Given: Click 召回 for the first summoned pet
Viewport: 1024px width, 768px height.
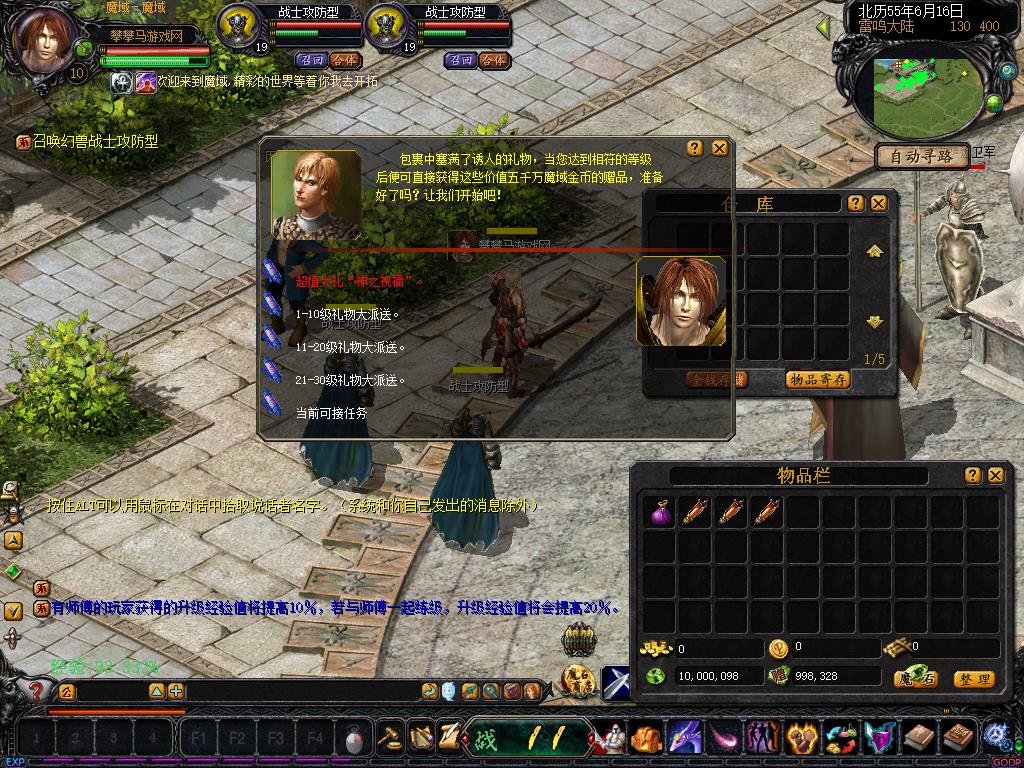Looking at the screenshot, I should click(311, 60).
